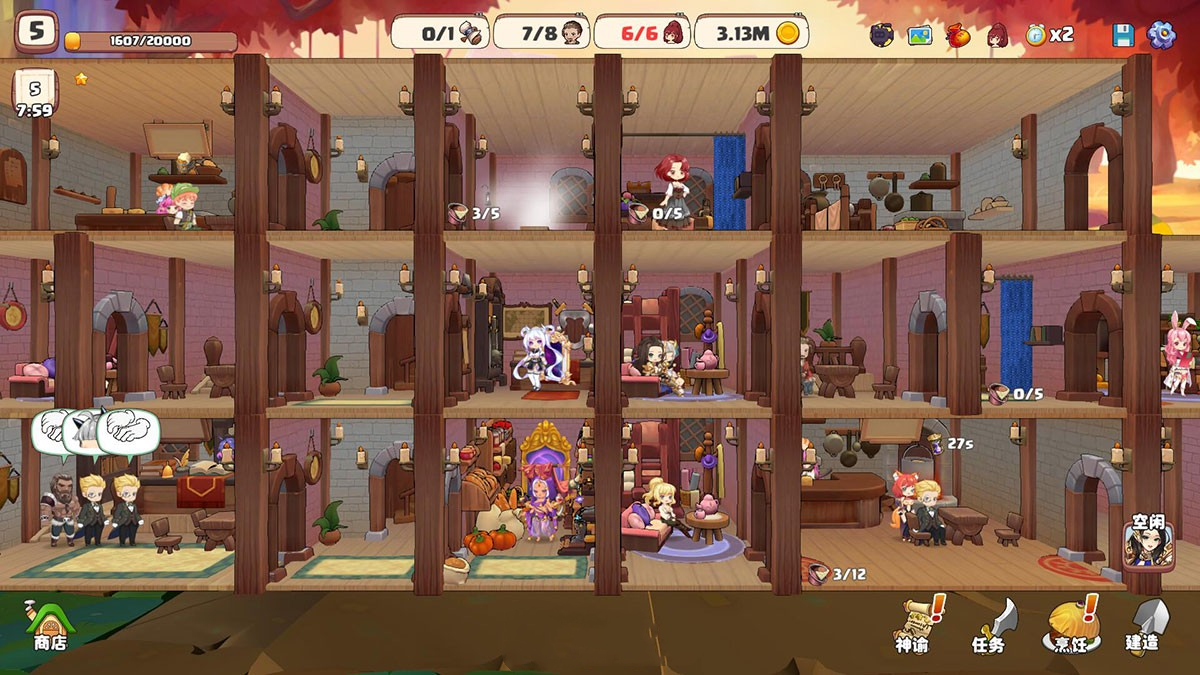Viewport: 1200px width, 675px height.
Task: Open the shop (商店) hut button
Action: 48,625
